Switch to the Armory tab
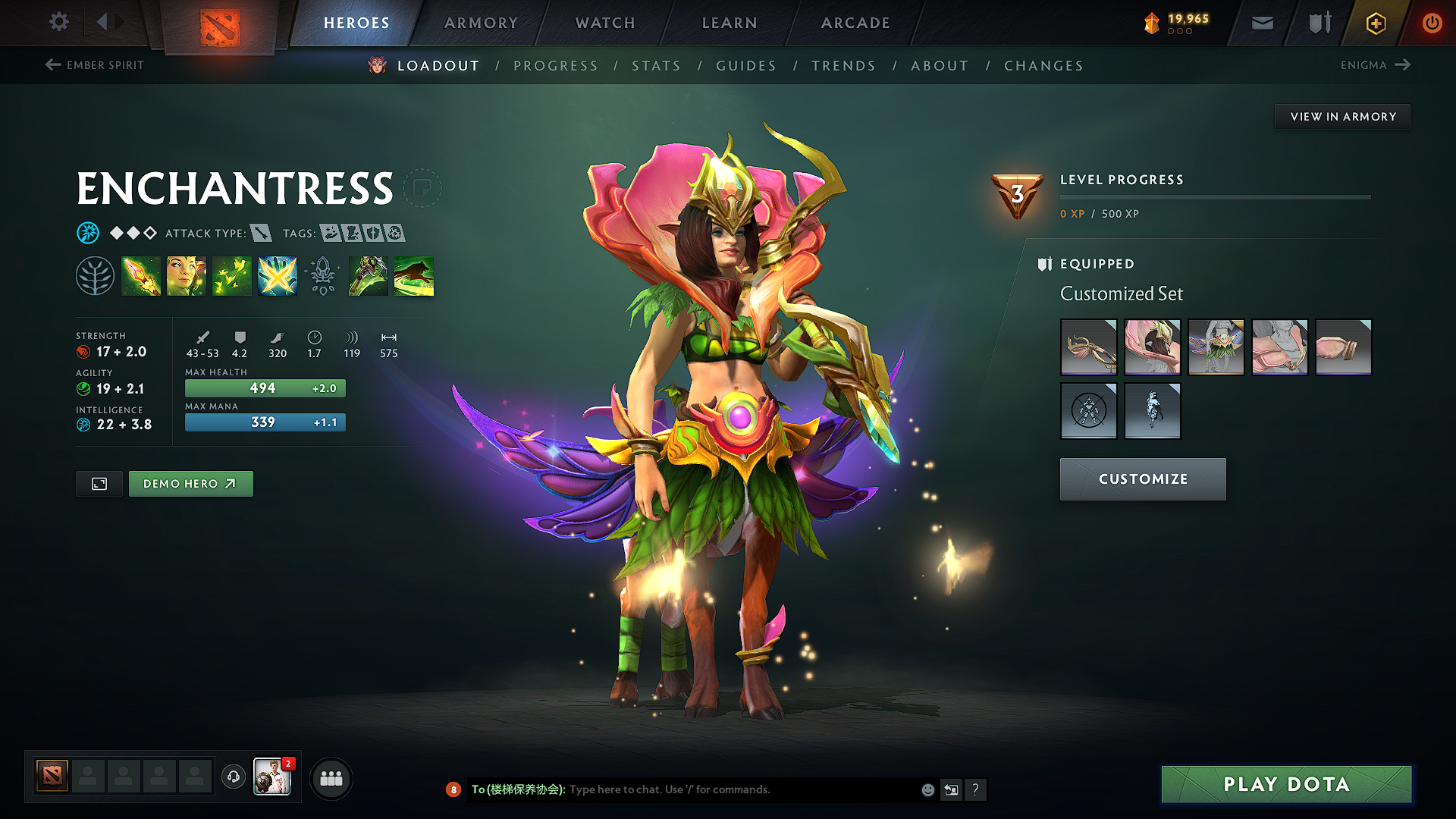The height and width of the screenshot is (819, 1456). (x=481, y=23)
